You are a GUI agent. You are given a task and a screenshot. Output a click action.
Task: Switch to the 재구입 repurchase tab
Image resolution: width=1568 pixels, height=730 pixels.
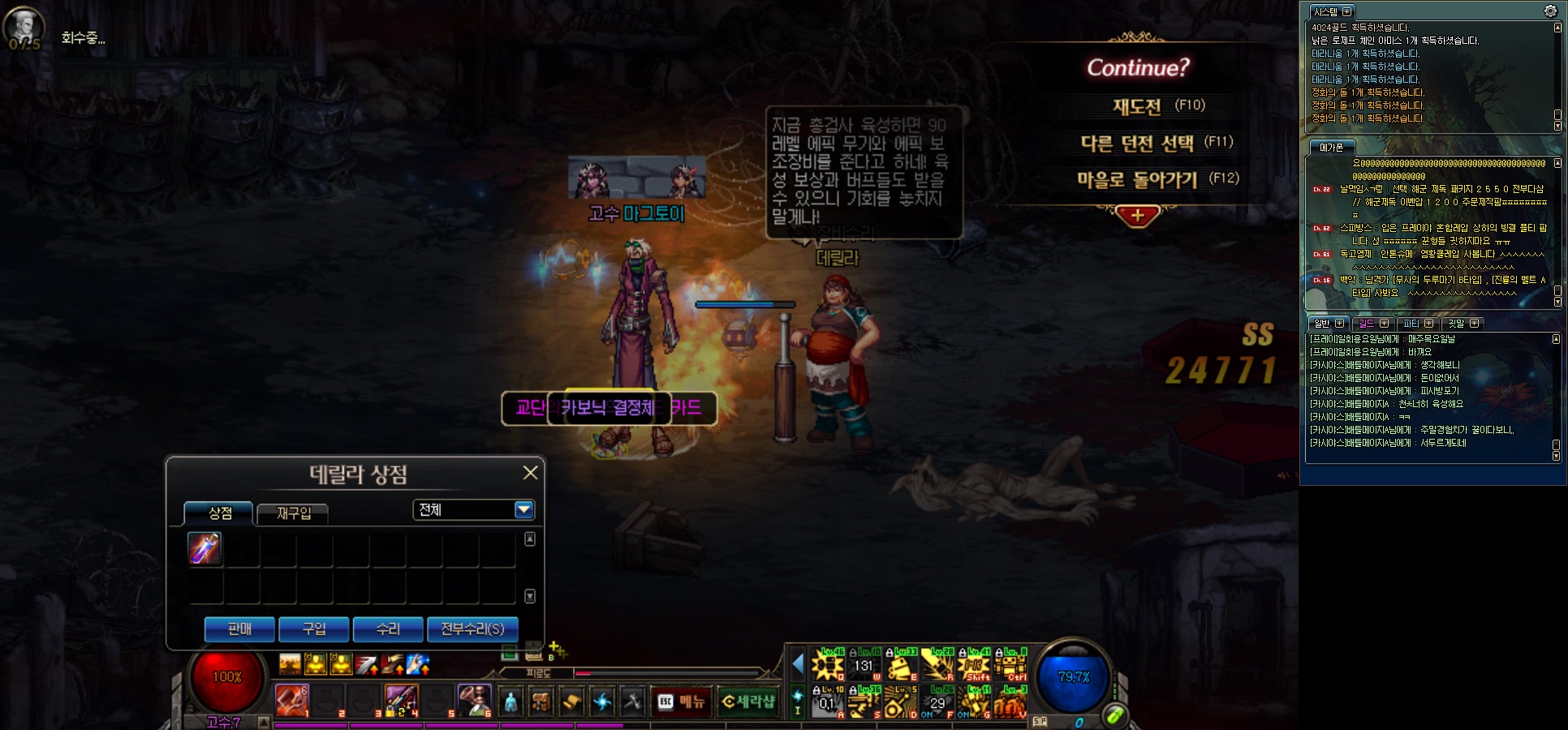tap(293, 513)
